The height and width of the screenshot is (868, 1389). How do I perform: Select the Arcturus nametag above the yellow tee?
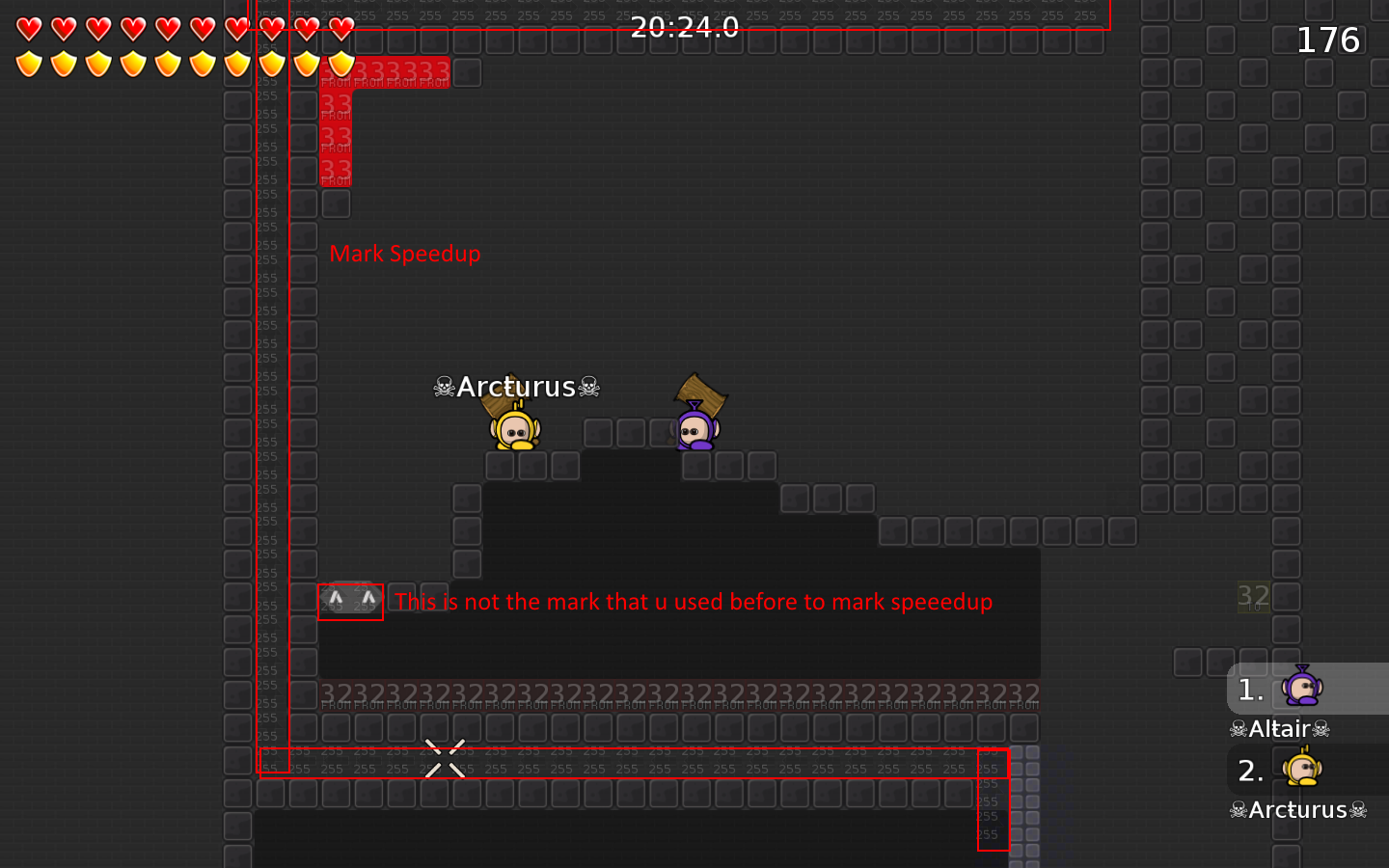coord(517,386)
